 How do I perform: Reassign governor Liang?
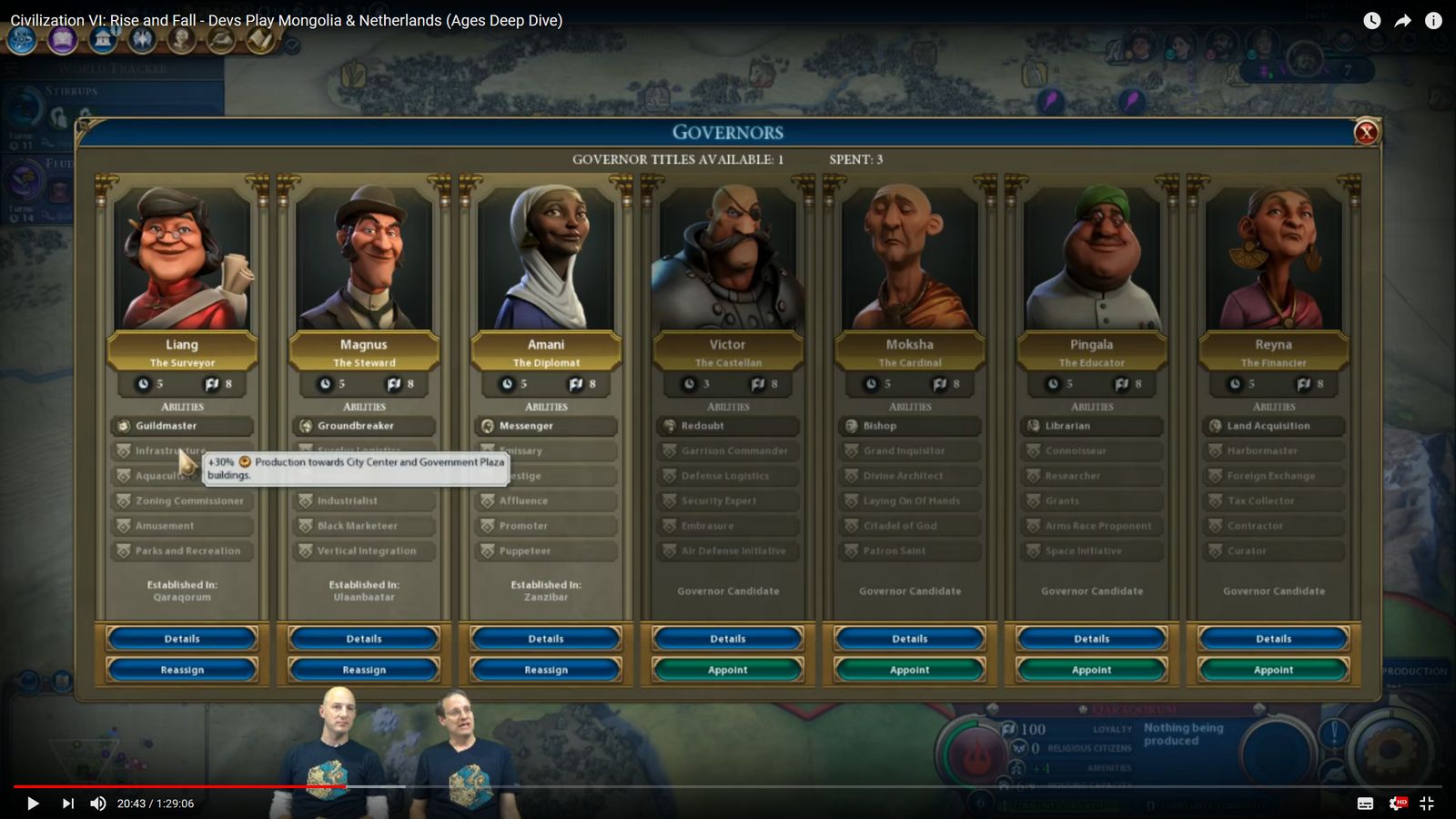(x=182, y=670)
